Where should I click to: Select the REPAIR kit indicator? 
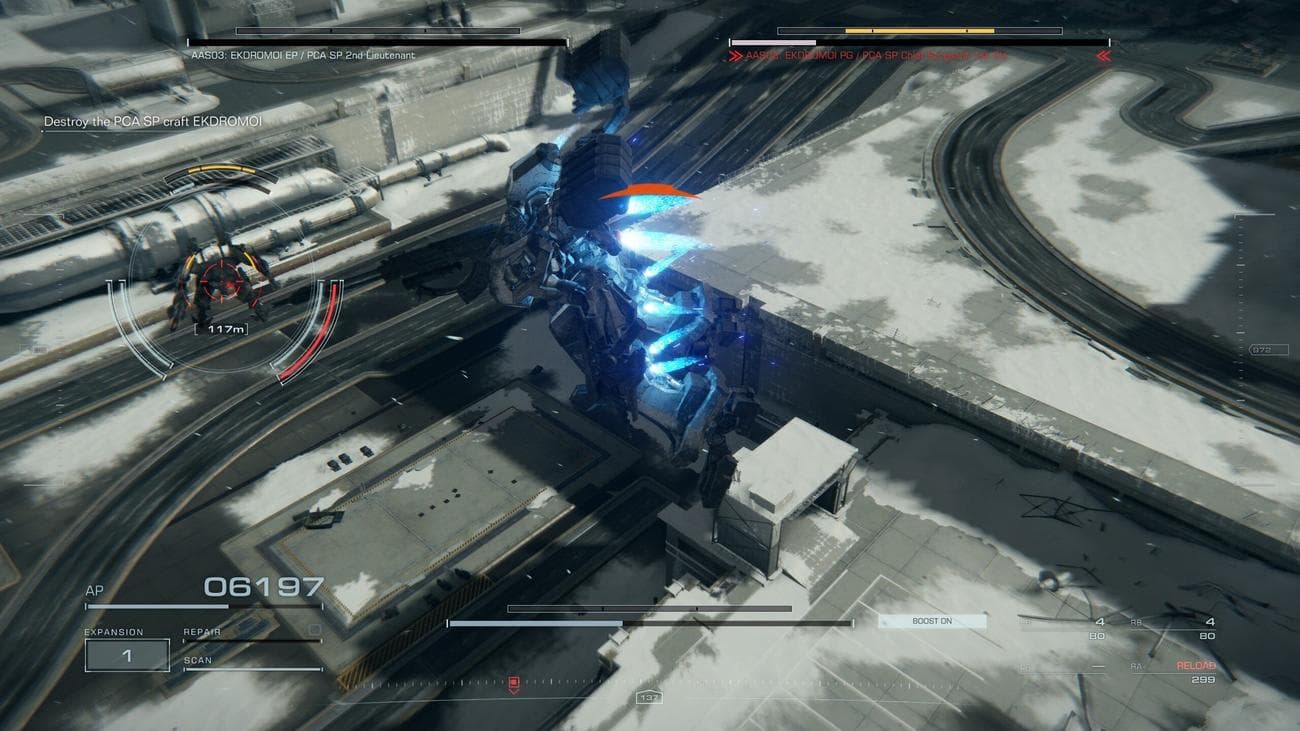pyautogui.click(x=202, y=631)
